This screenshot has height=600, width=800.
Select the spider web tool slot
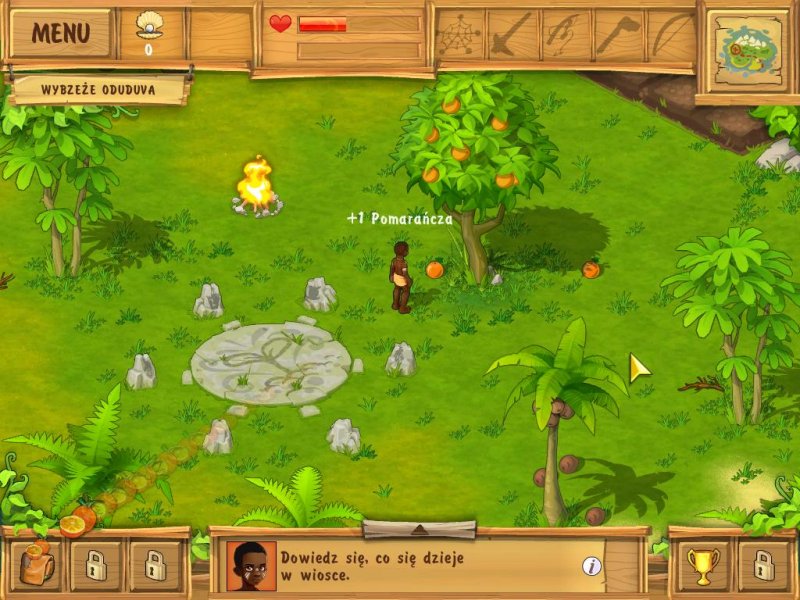(x=460, y=35)
